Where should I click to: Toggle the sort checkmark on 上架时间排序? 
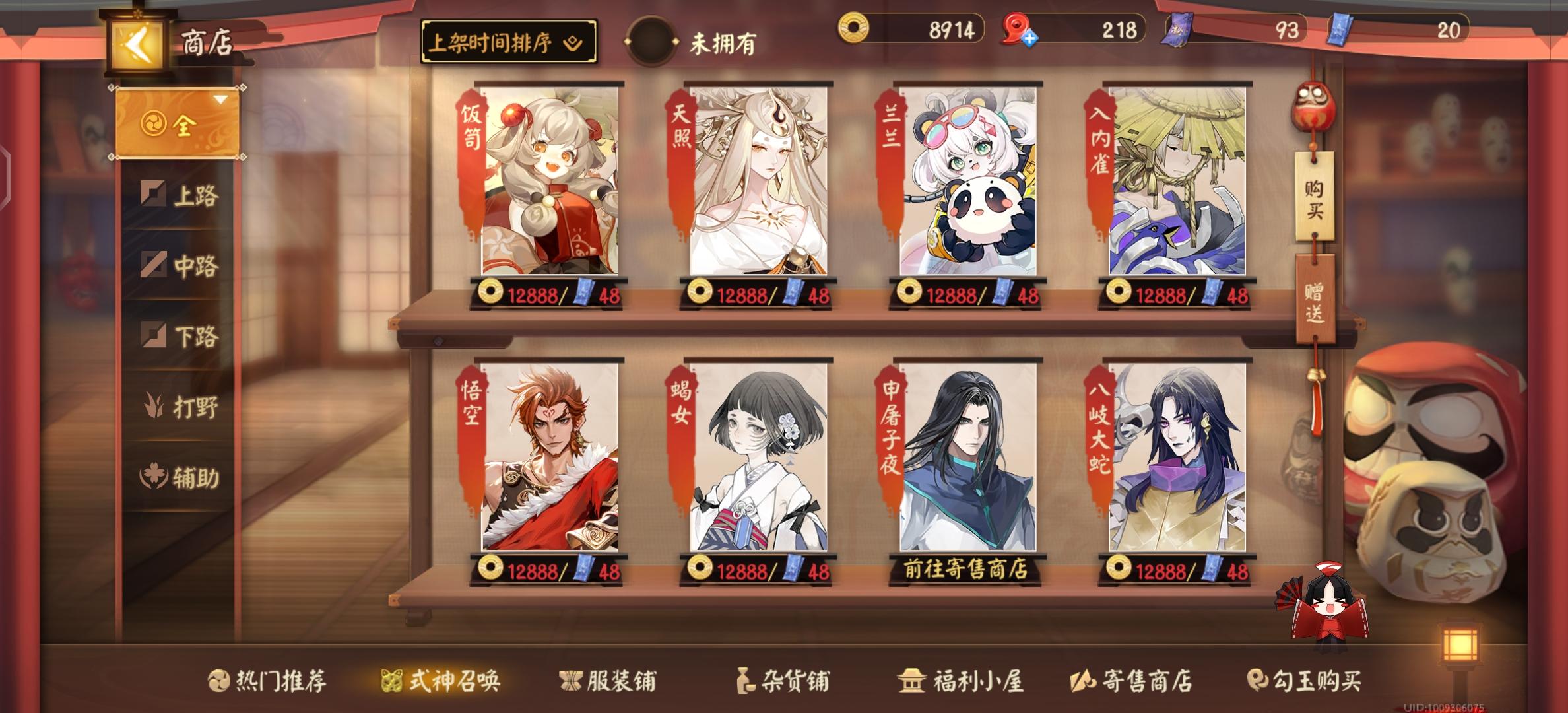tap(572, 41)
